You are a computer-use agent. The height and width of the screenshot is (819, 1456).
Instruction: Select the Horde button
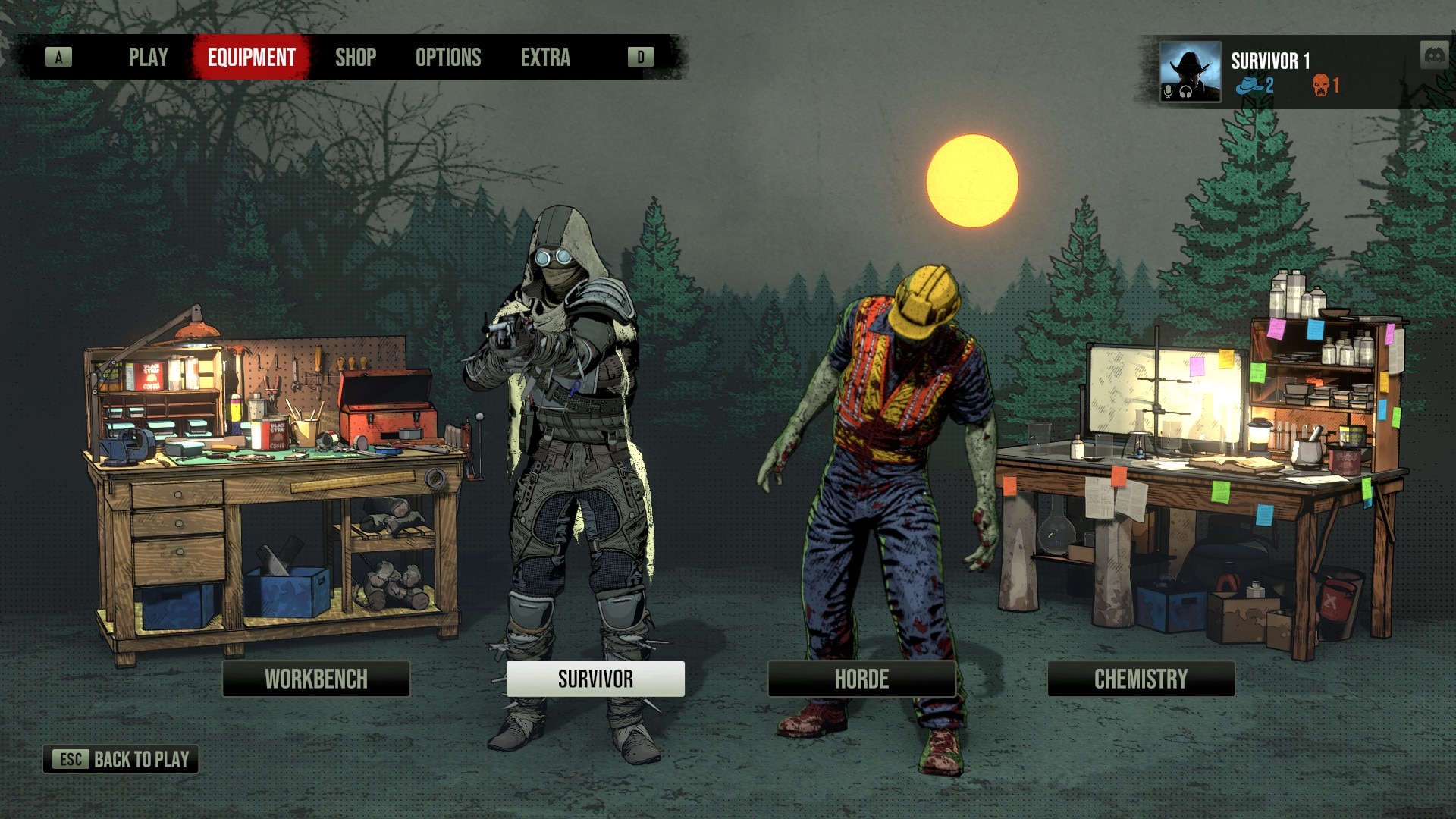861,679
